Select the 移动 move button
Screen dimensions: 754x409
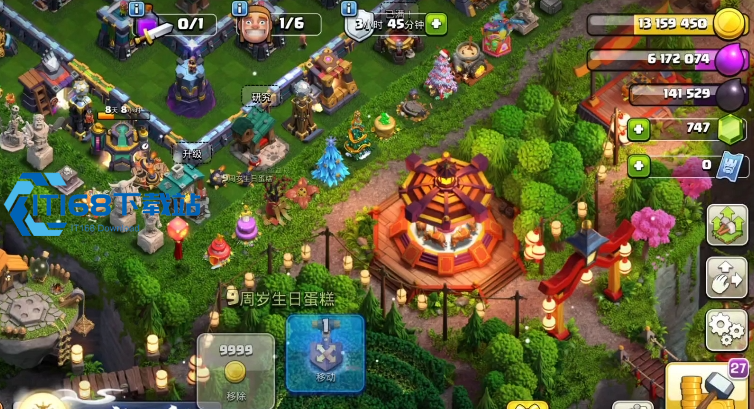(325, 353)
